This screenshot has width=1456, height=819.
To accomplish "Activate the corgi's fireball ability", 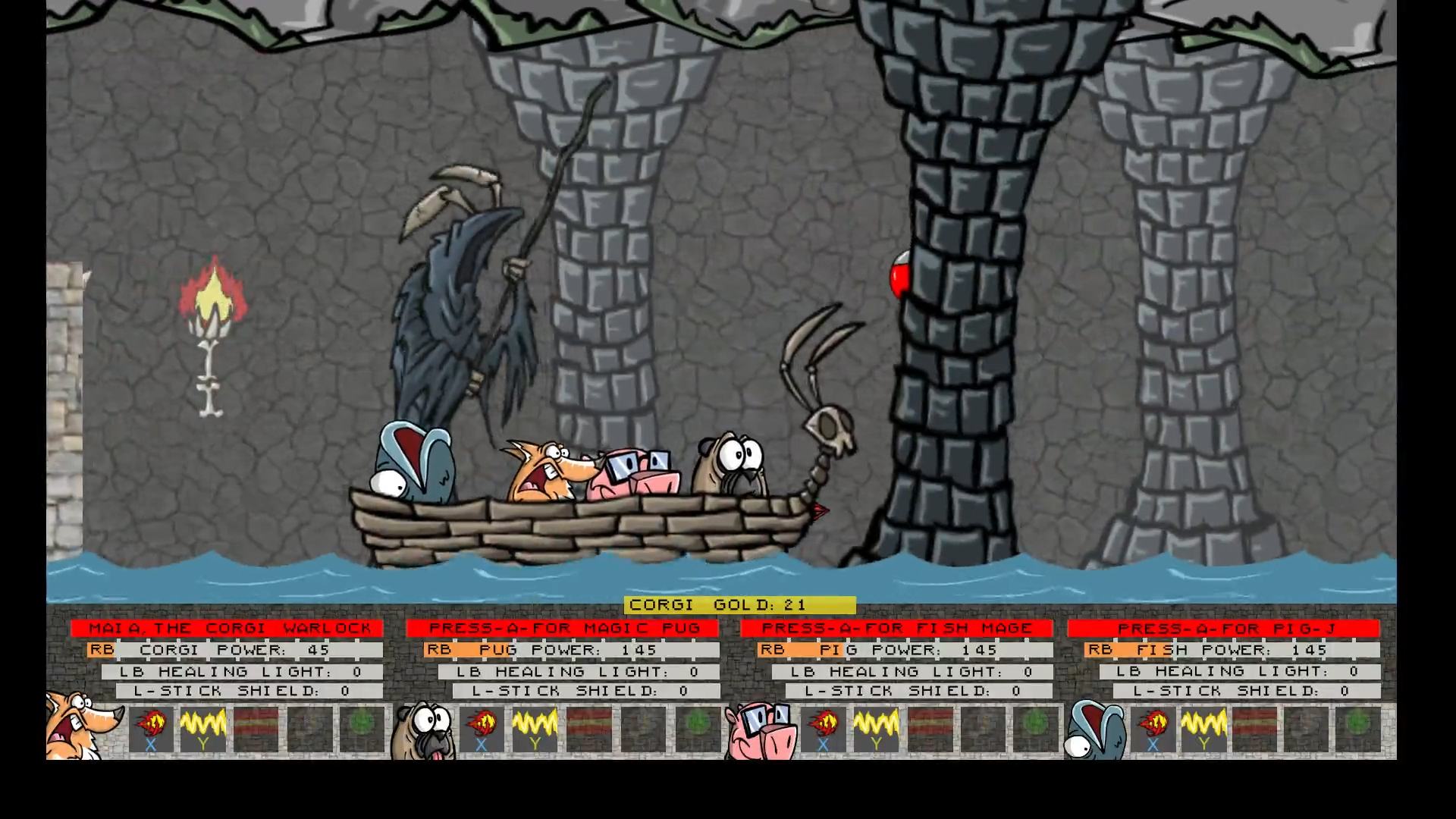I will pos(151,729).
